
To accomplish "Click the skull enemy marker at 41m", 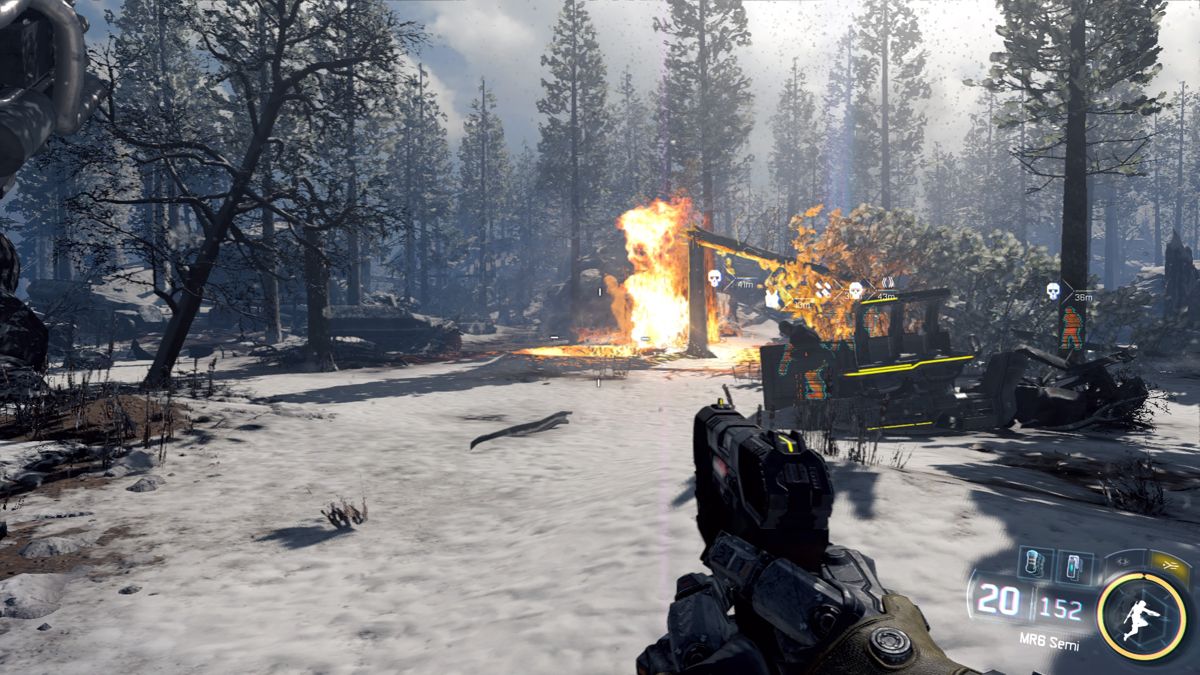I will pyautogui.click(x=714, y=277).
